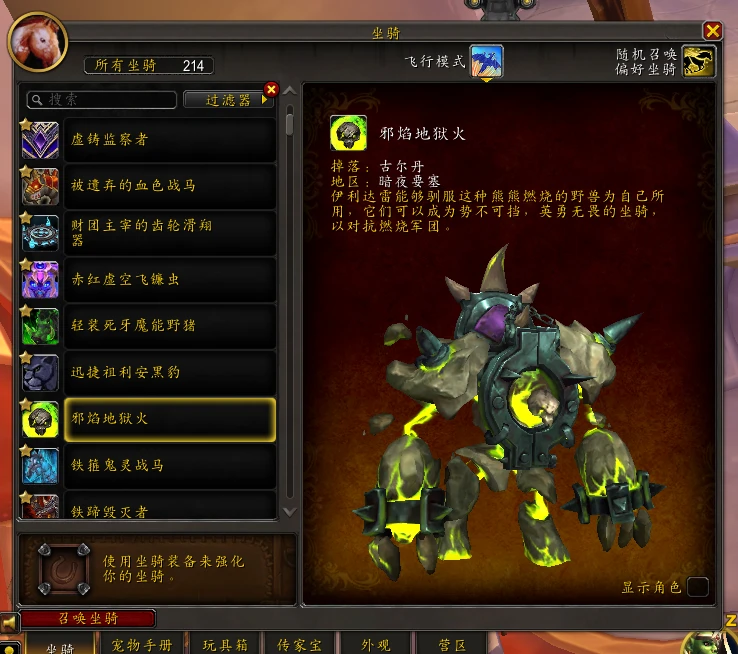Open the 外观 appearances tab

(375, 645)
